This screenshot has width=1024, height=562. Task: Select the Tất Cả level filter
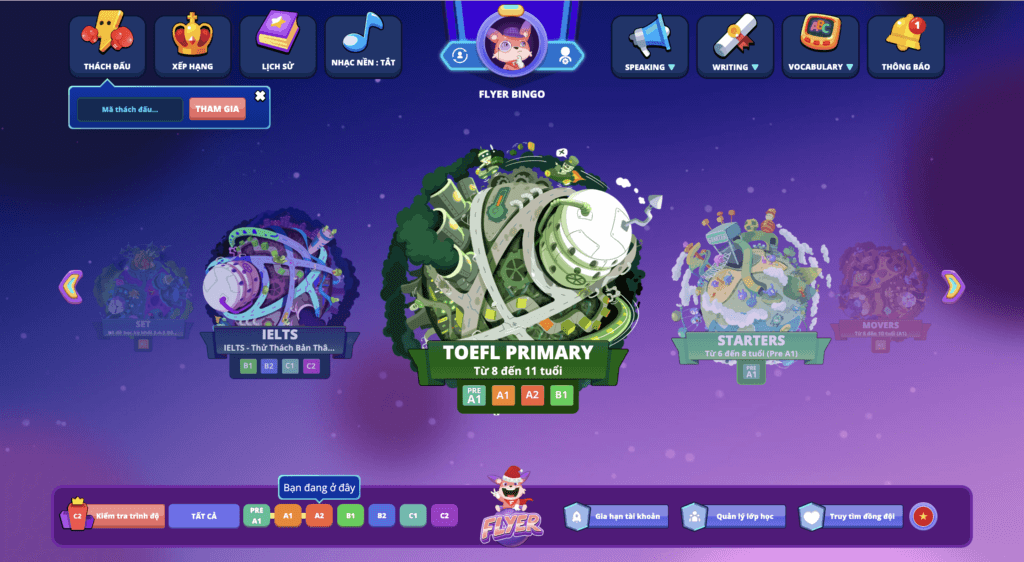click(203, 516)
